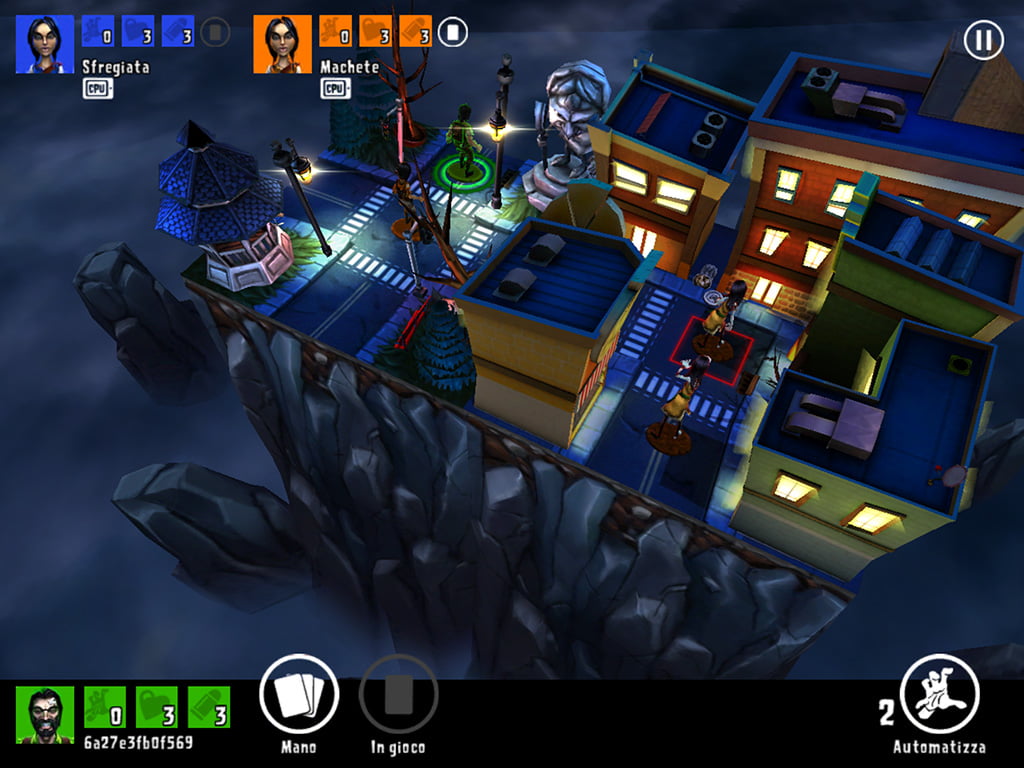This screenshot has width=1024, height=768.
Task: Show the In gioco cards
Action: [398, 694]
